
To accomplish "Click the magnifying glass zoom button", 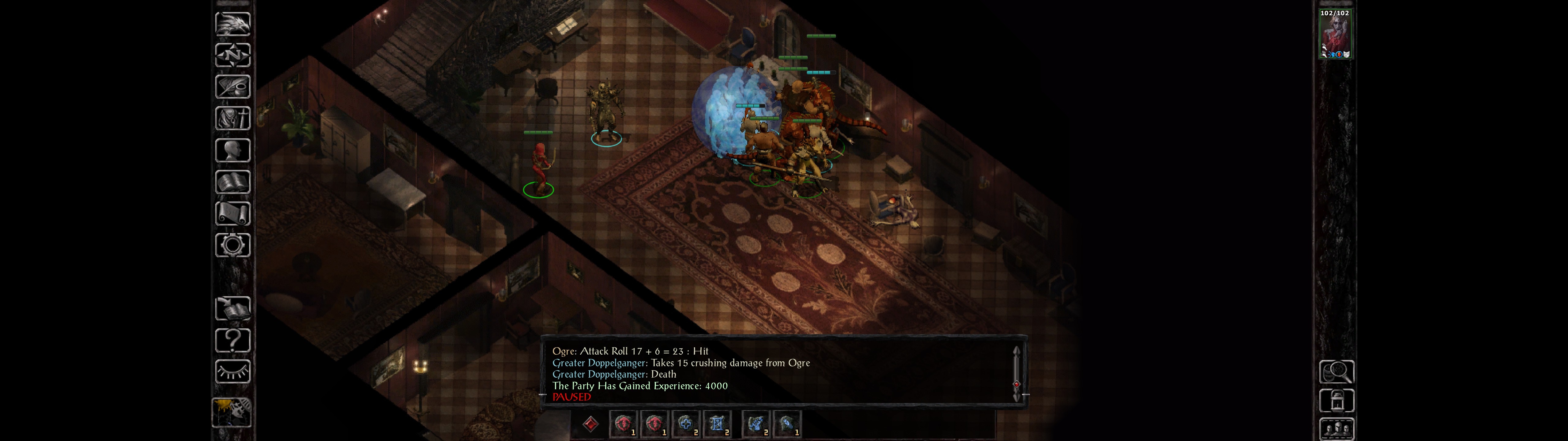I will tap(1336, 371).
